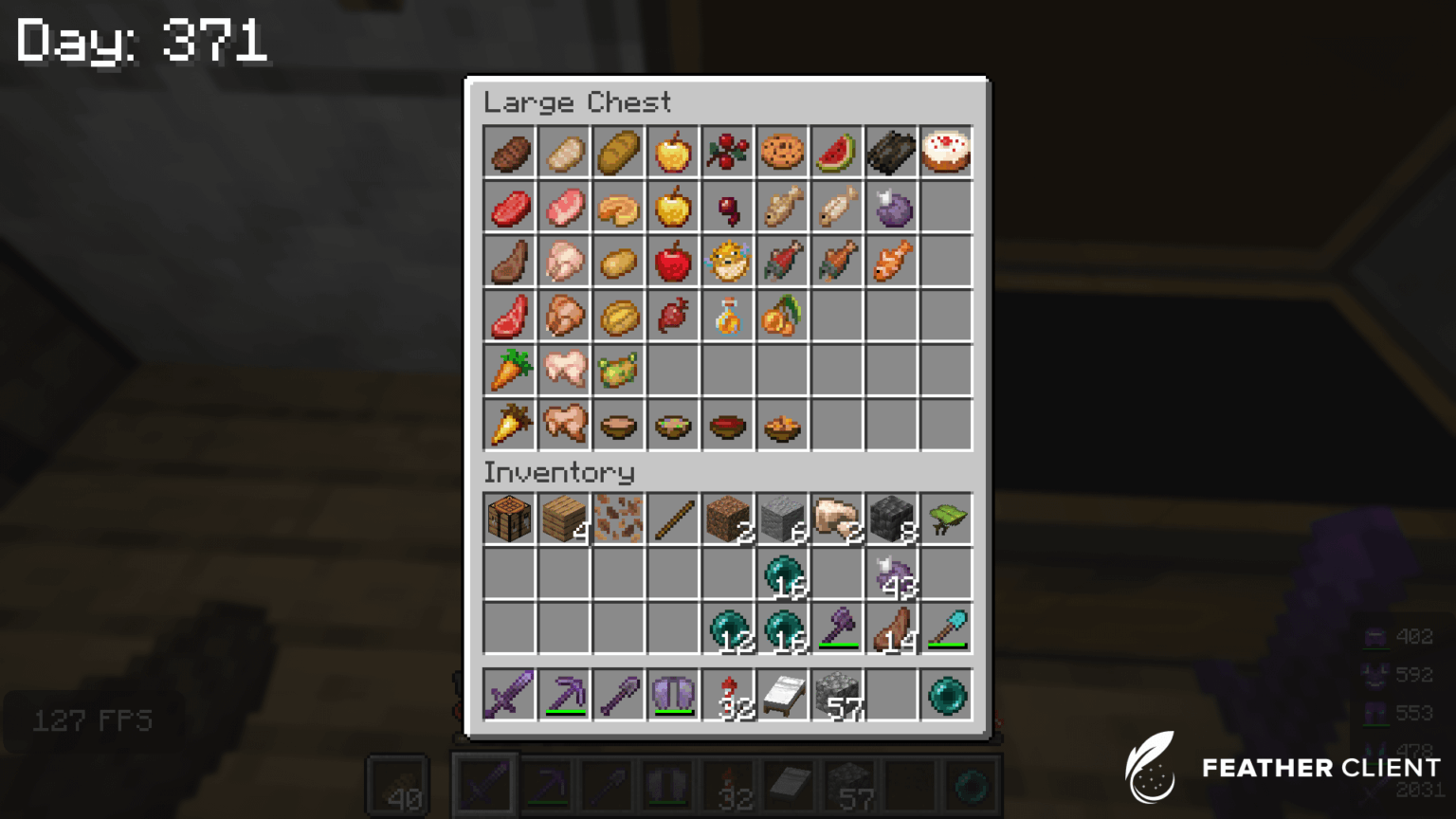Screen dimensions: 1456x819
Task: Select the stack of 16 ender pearls
Action: [x=782, y=573]
